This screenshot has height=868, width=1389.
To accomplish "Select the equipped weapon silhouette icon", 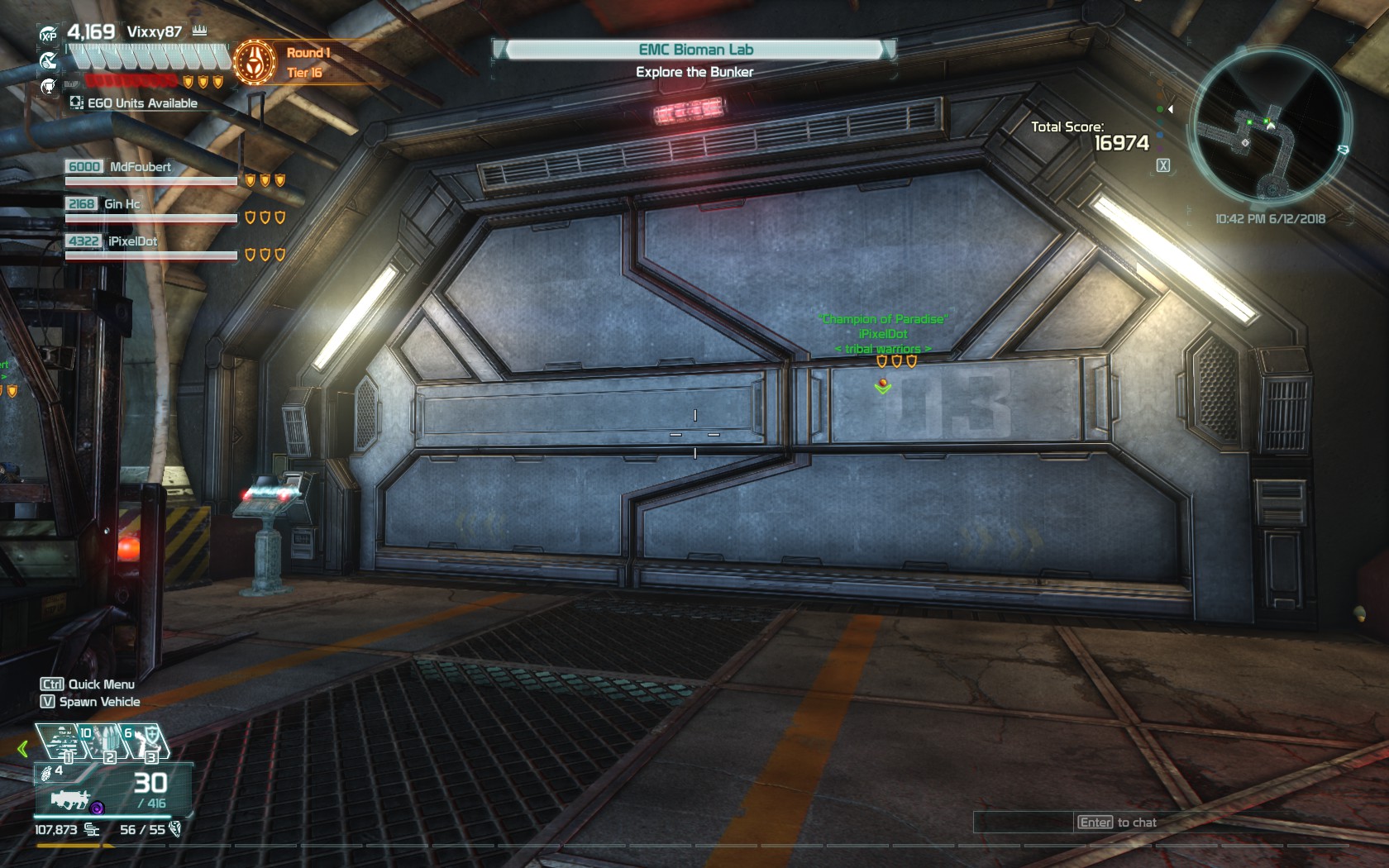I will pos(70,799).
